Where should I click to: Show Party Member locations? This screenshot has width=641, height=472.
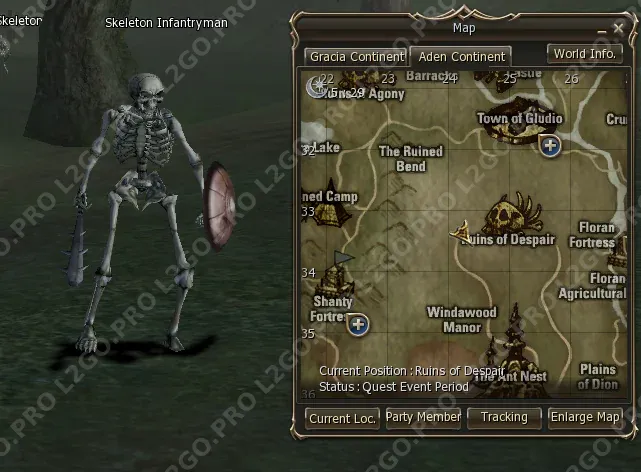tap(423, 417)
